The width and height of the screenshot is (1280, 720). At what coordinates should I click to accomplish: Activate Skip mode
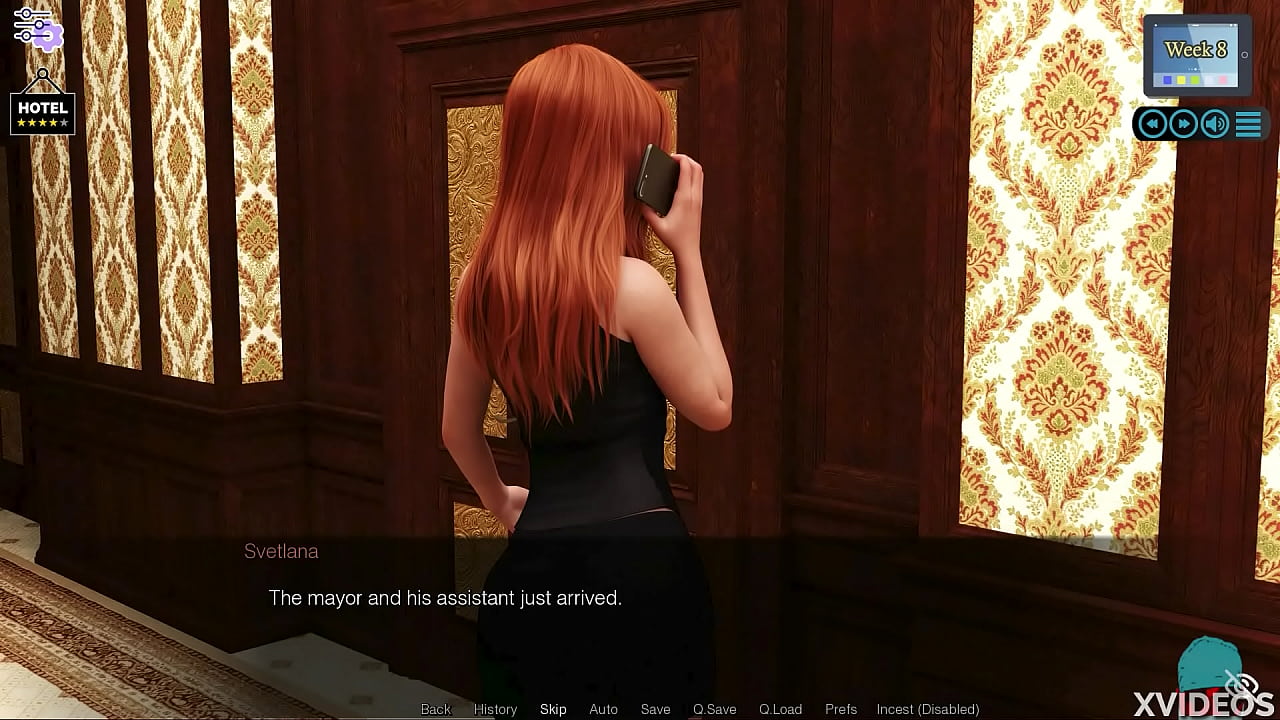coord(553,709)
